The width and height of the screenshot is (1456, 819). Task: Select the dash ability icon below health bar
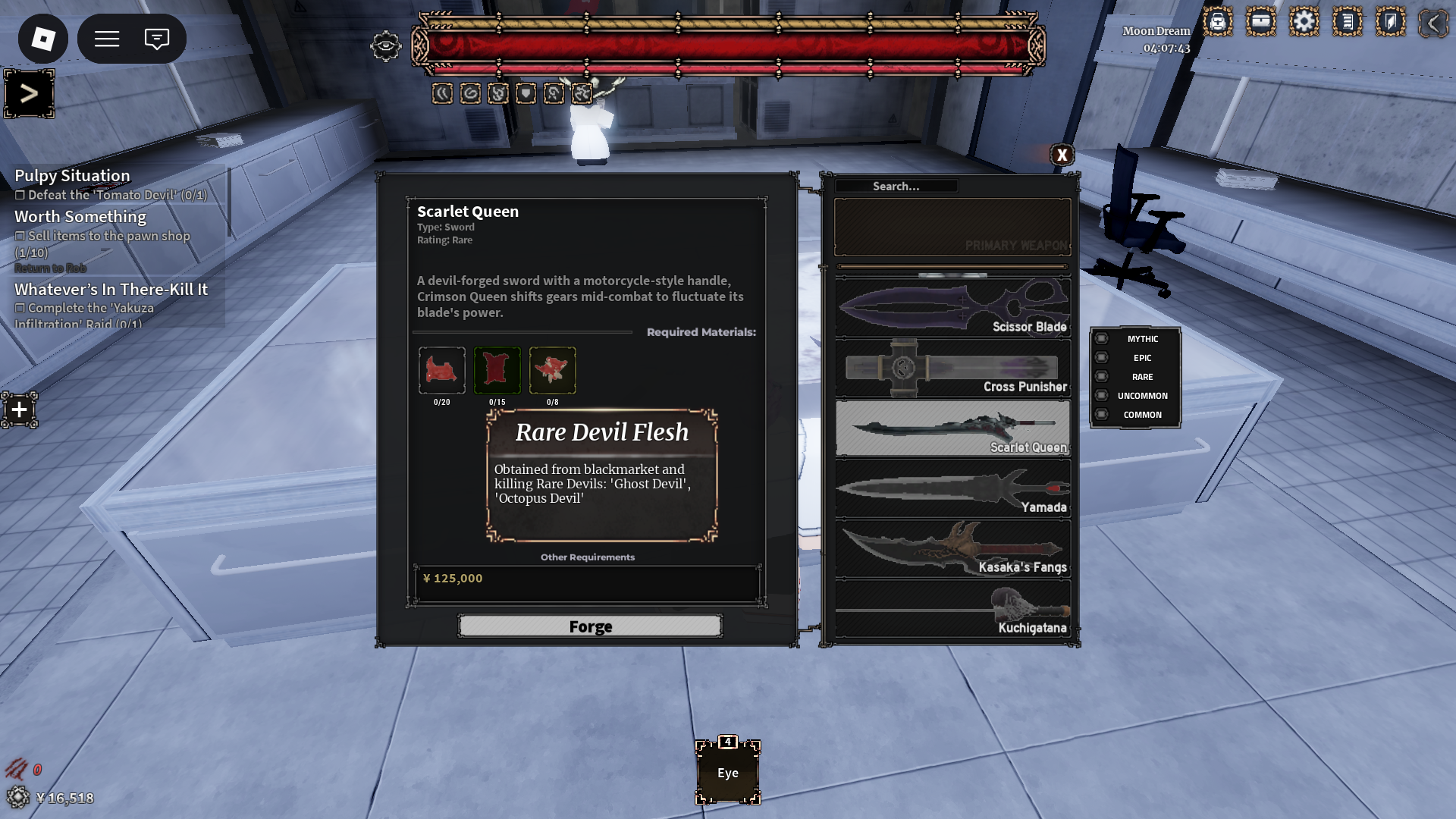tap(443, 93)
